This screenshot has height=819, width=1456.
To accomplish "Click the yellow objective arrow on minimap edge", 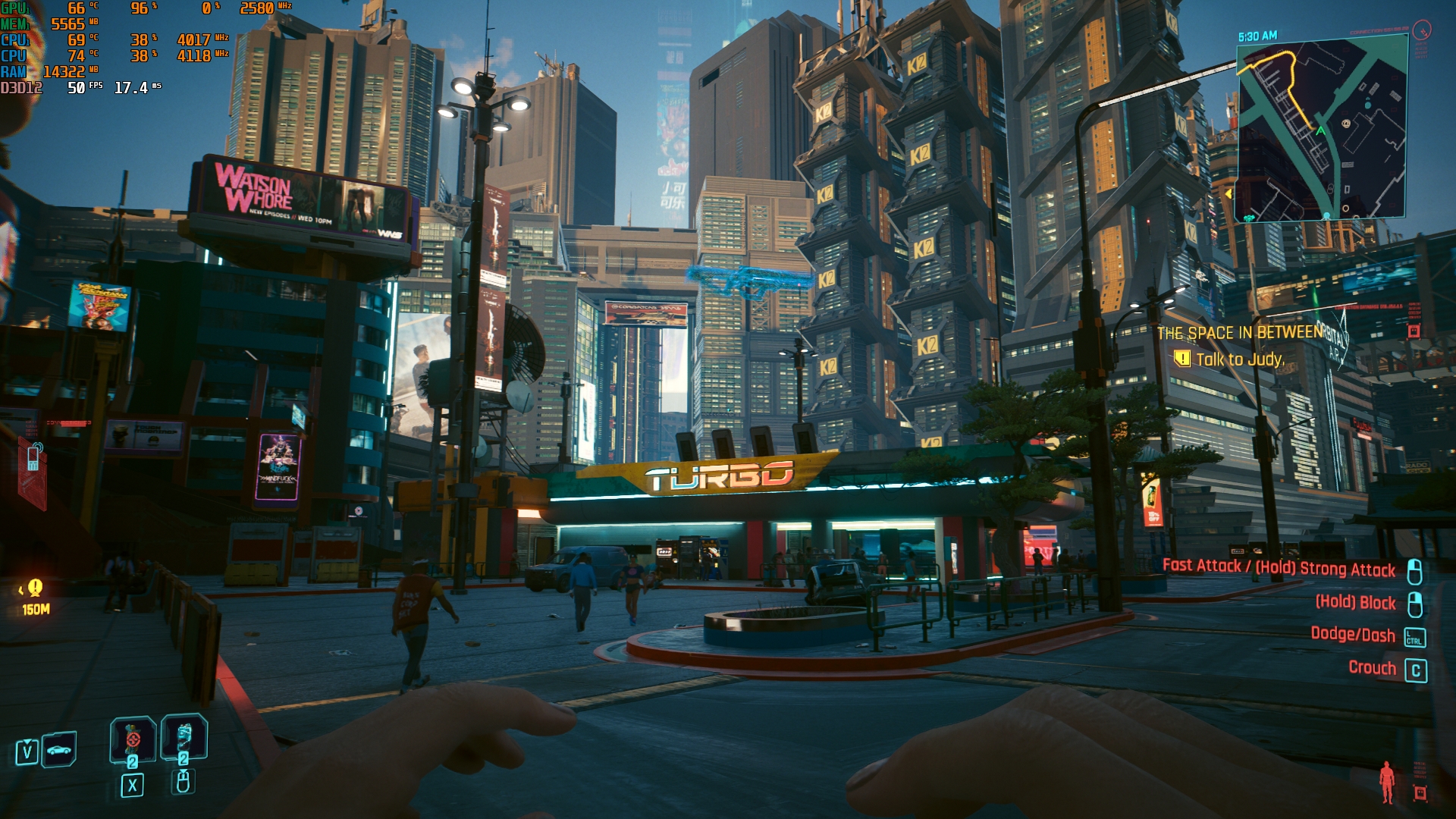I will [x=1229, y=194].
